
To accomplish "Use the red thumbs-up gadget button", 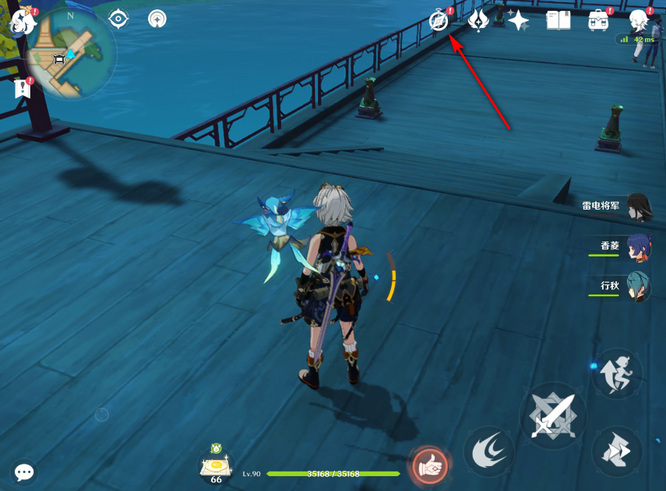I will click(430, 464).
